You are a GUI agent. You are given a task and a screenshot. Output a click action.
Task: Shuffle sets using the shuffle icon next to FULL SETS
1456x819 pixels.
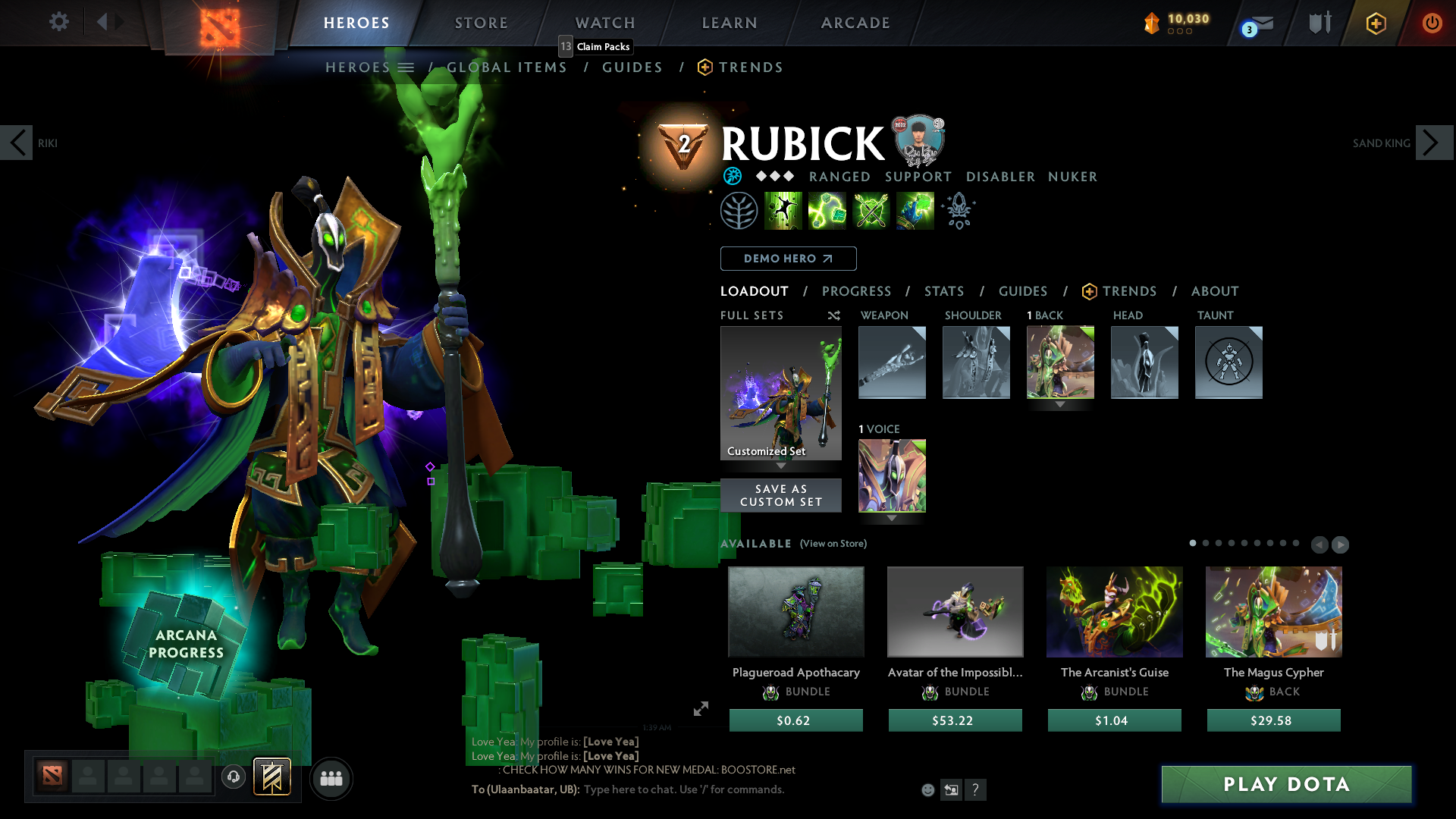click(833, 315)
